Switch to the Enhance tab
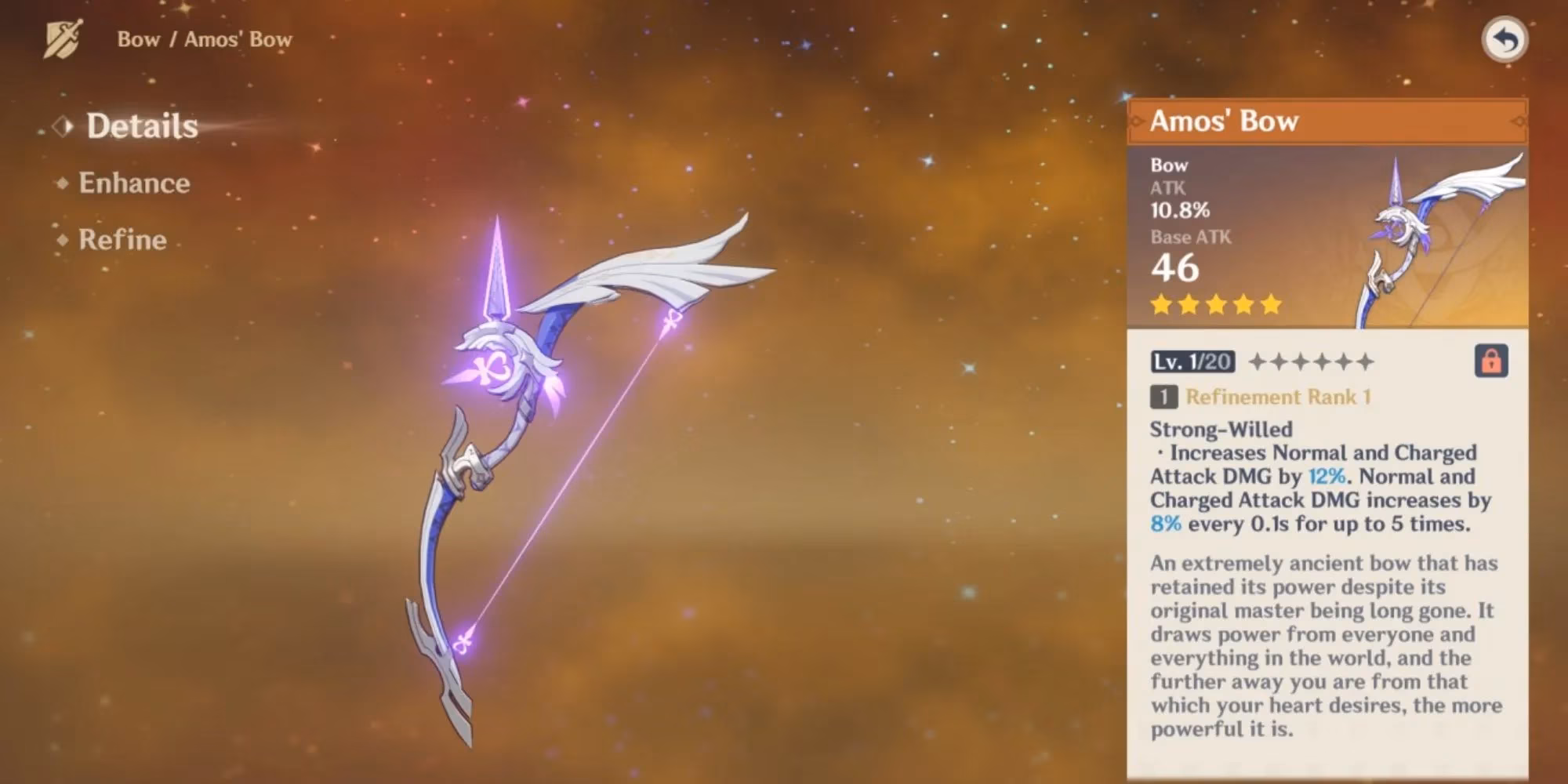Screen dimensions: 1568x784 click(x=133, y=183)
